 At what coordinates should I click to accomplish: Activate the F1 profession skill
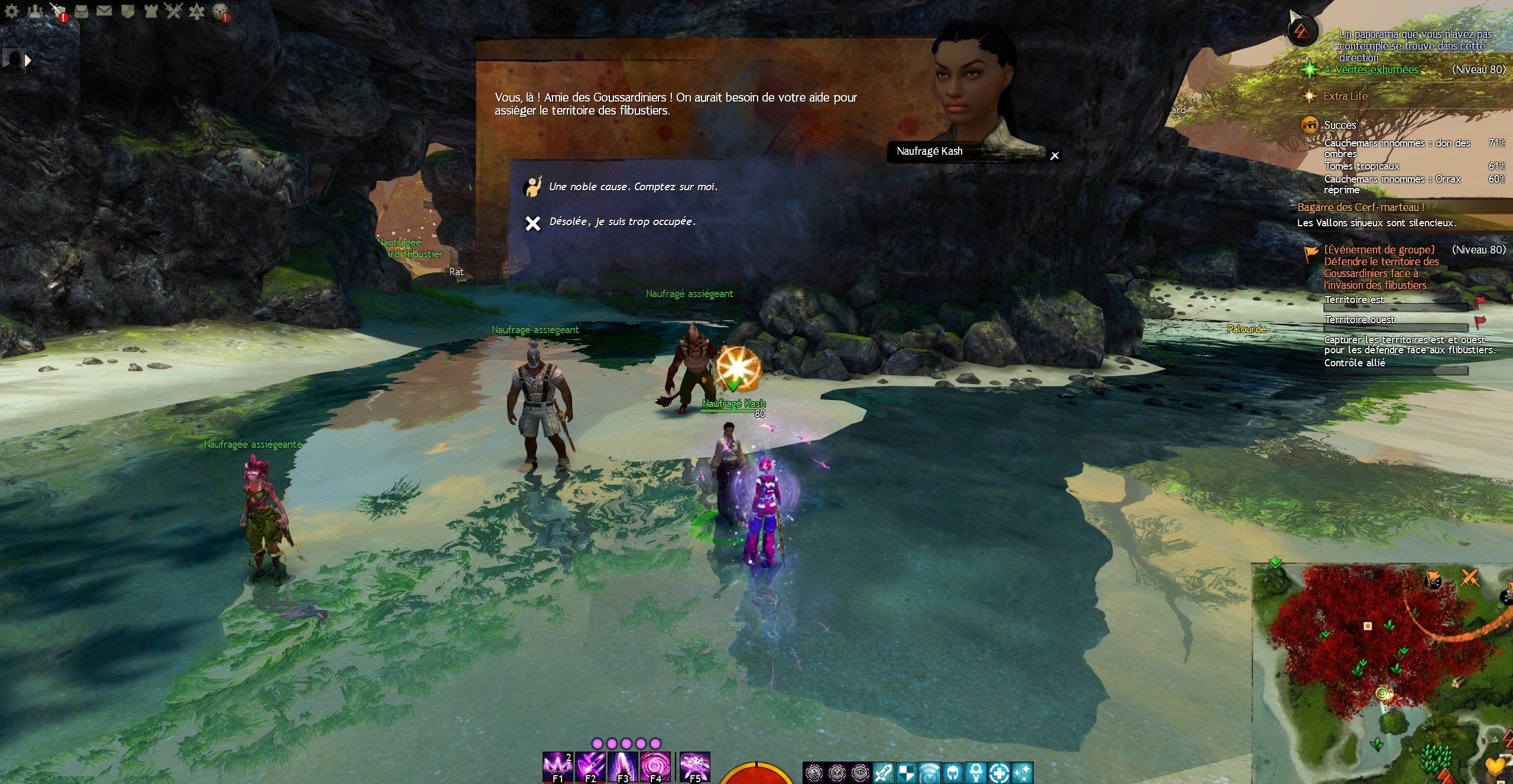(557, 767)
